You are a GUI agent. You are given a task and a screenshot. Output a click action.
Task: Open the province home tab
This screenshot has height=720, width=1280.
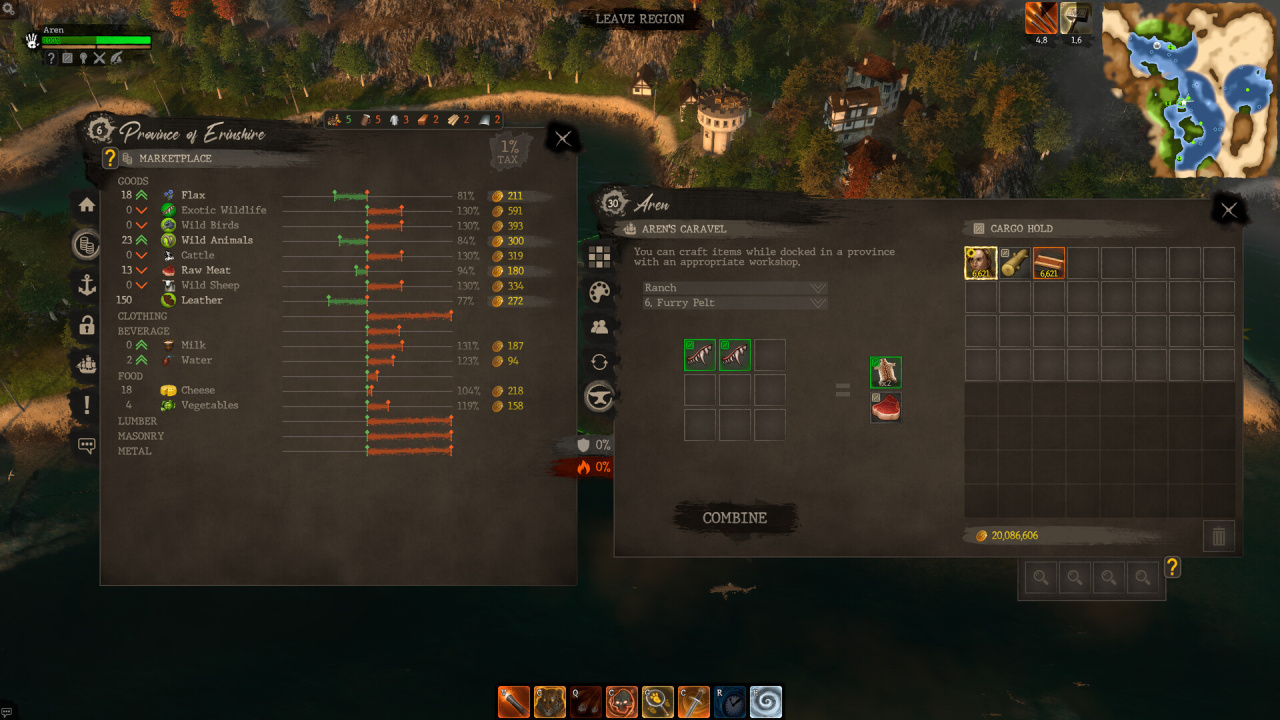coord(87,205)
